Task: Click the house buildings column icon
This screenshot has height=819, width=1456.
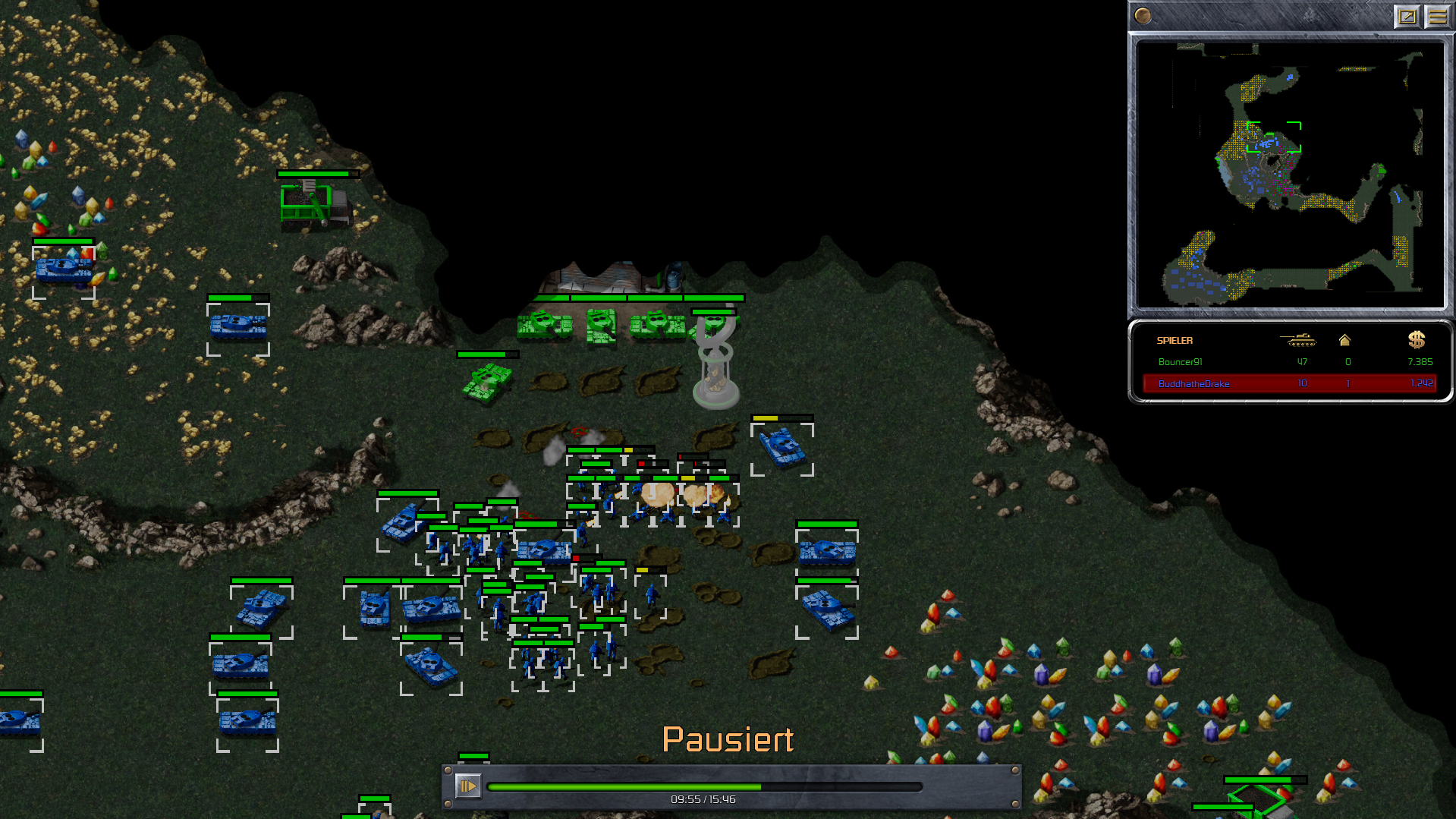Action: [1344, 340]
